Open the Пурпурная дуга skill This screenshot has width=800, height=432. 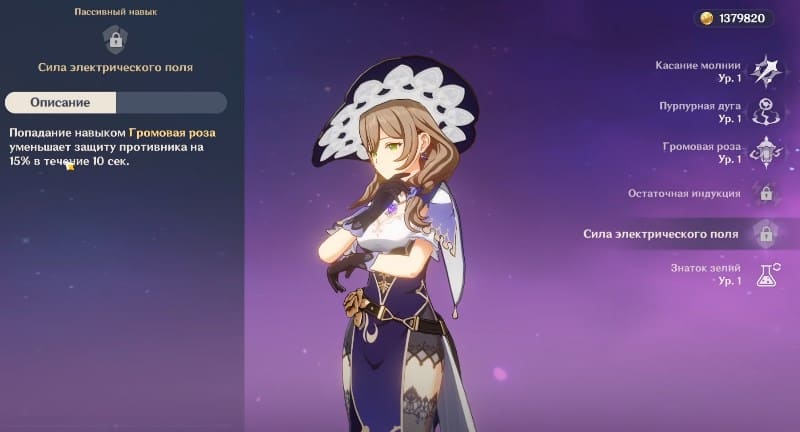pos(766,112)
